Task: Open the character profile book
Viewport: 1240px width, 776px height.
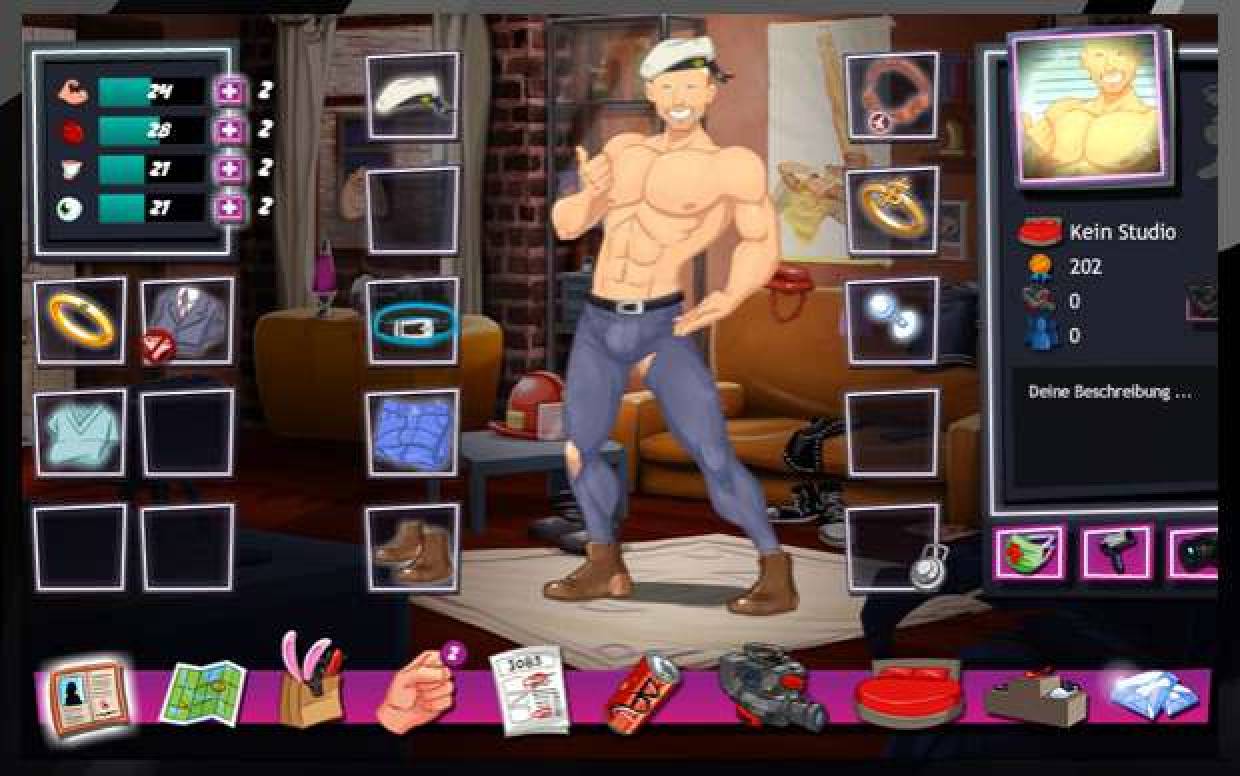Action: tap(88, 696)
